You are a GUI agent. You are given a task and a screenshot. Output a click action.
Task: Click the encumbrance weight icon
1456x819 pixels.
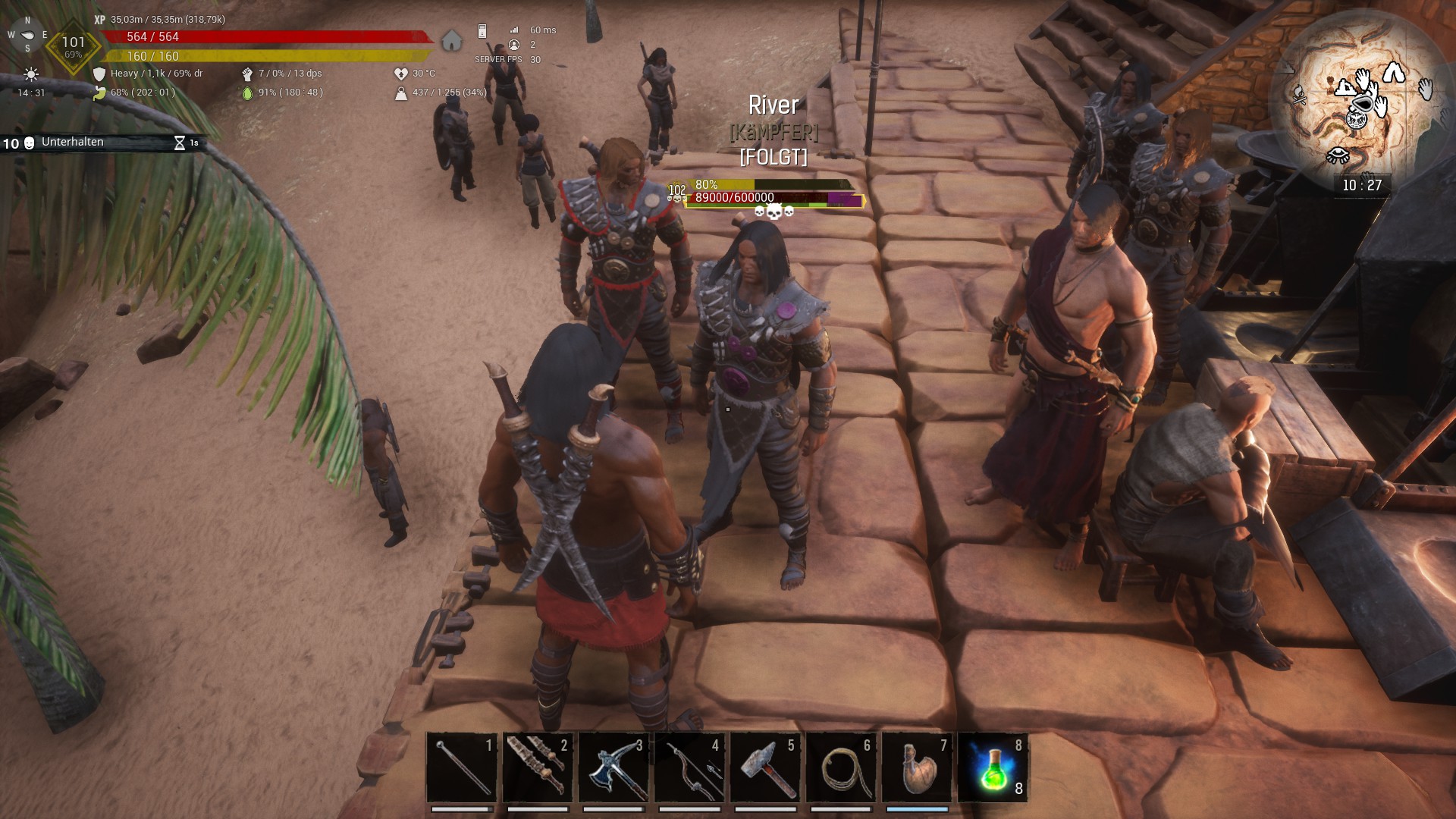(400, 93)
